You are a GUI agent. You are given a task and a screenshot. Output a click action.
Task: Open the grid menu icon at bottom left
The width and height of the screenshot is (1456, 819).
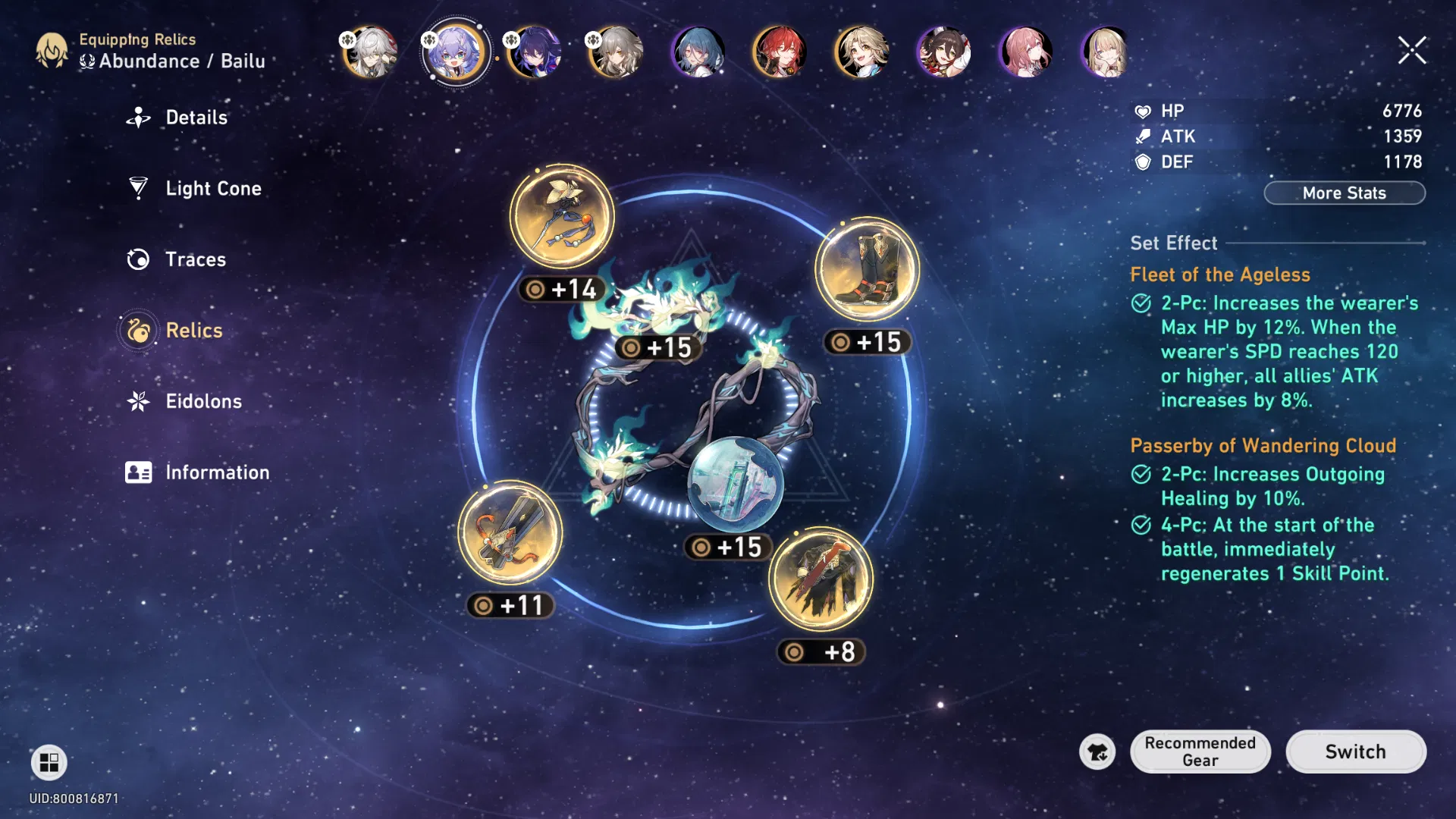[x=49, y=761]
